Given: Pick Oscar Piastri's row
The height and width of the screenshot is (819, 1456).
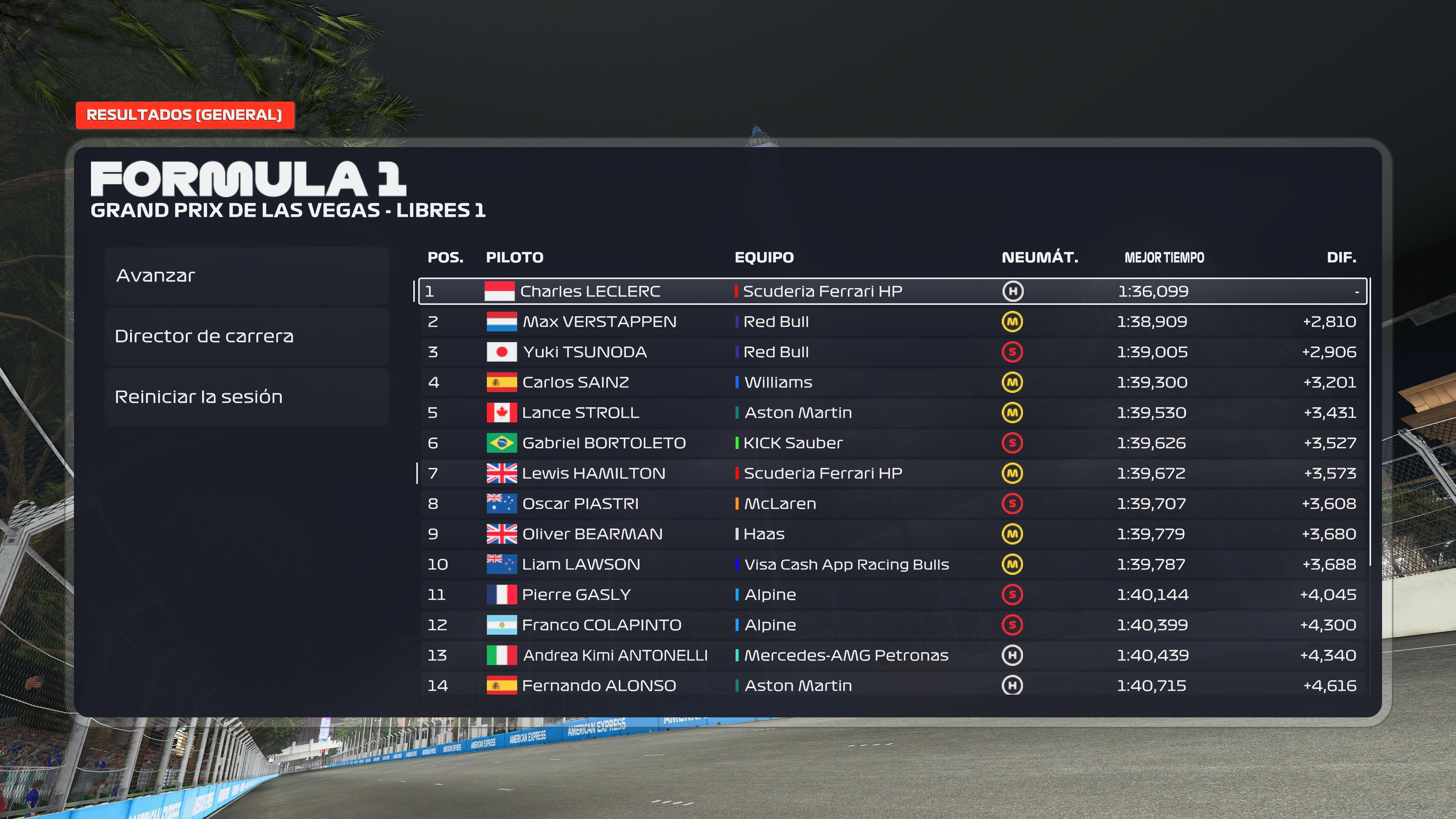Looking at the screenshot, I should click(x=892, y=504).
